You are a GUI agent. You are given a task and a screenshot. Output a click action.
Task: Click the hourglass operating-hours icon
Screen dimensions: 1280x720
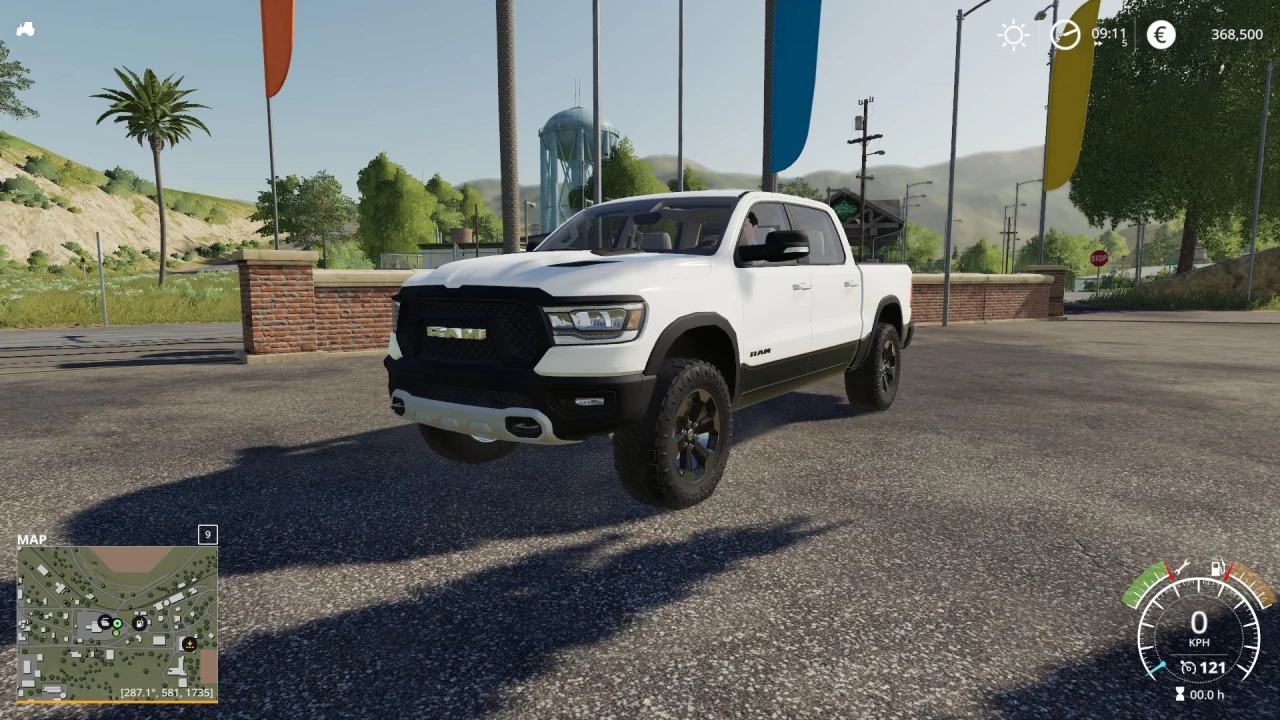click(x=1180, y=693)
